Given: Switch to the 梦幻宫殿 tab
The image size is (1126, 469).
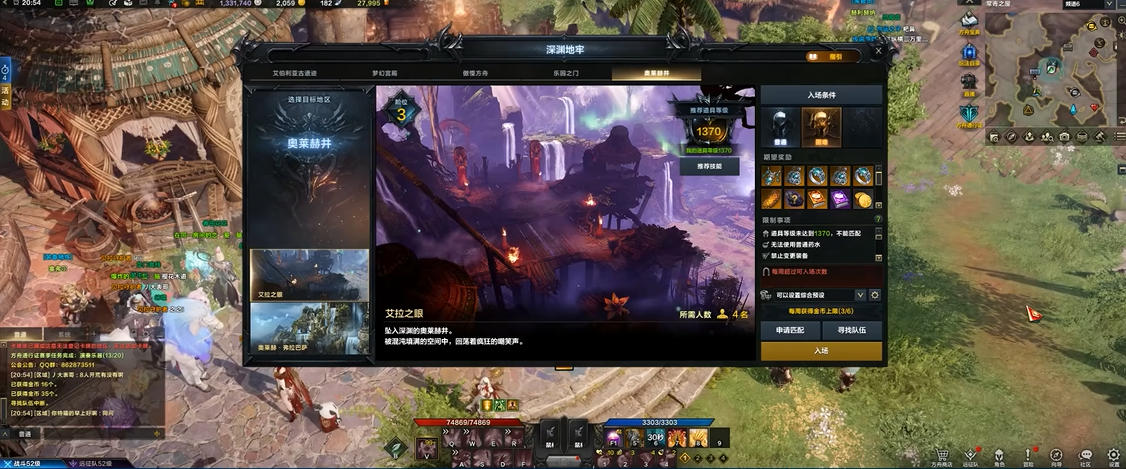Looking at the screenshot, I should [385, 74].
